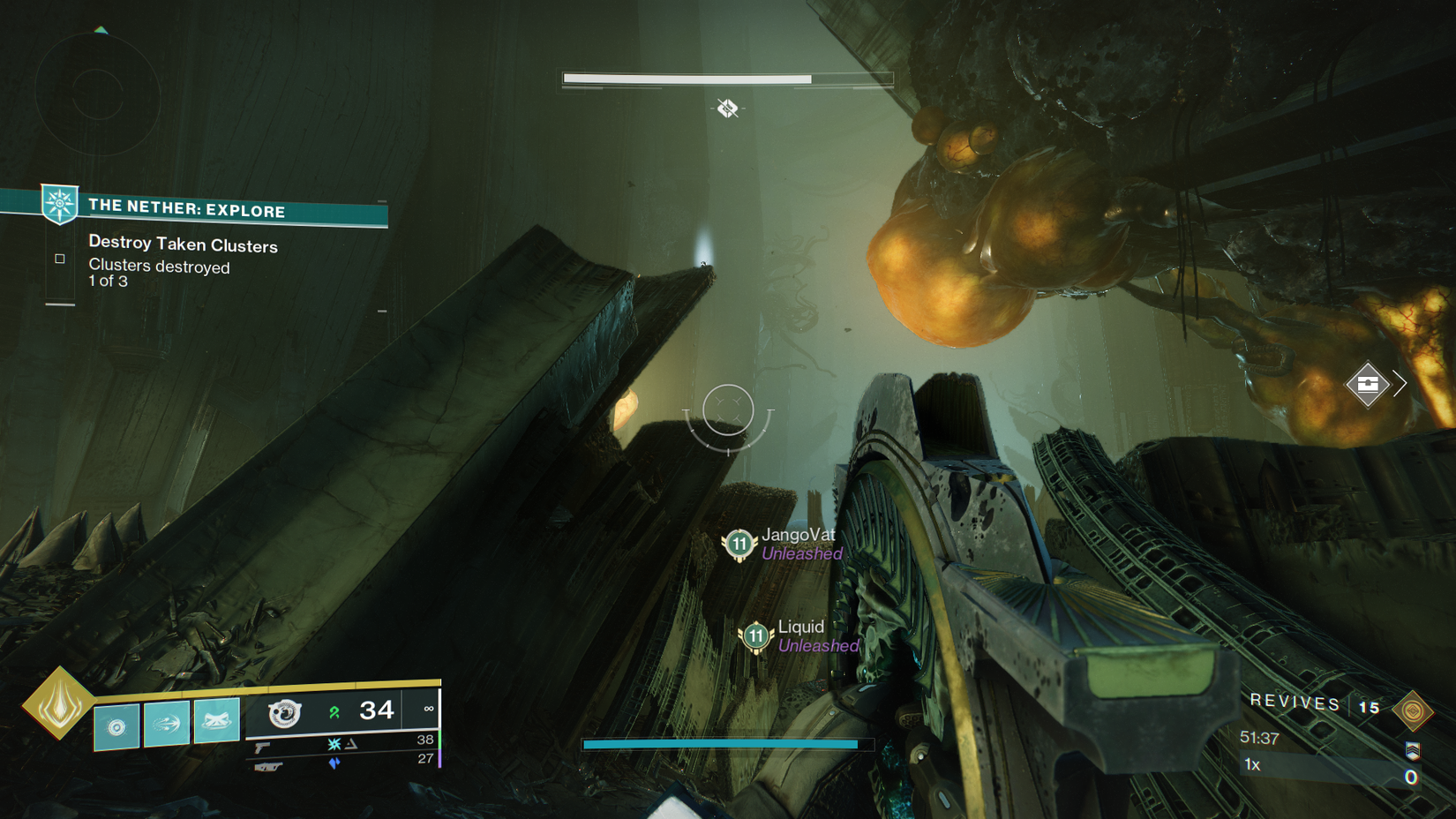The height and width of the screenshot is (819, 1456).
Task: Switch to the heavy weapon row
Action: [268, 766]
